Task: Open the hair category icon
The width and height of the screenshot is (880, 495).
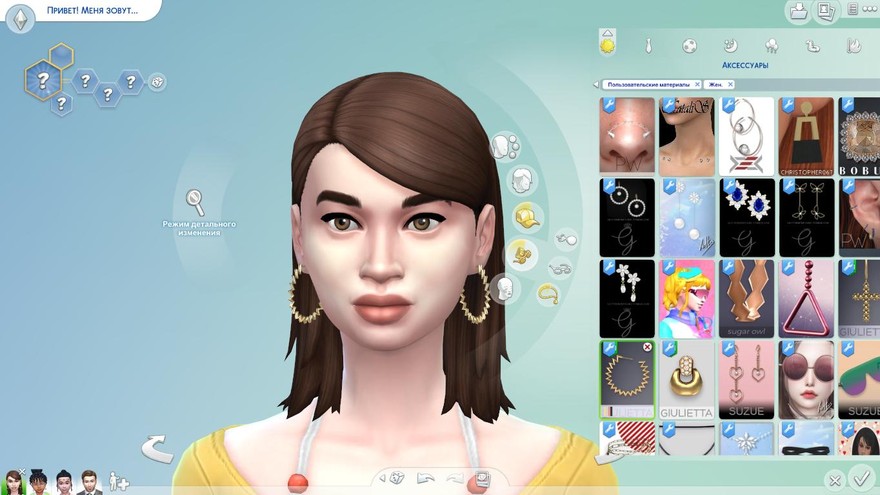Action: [521, 180]
